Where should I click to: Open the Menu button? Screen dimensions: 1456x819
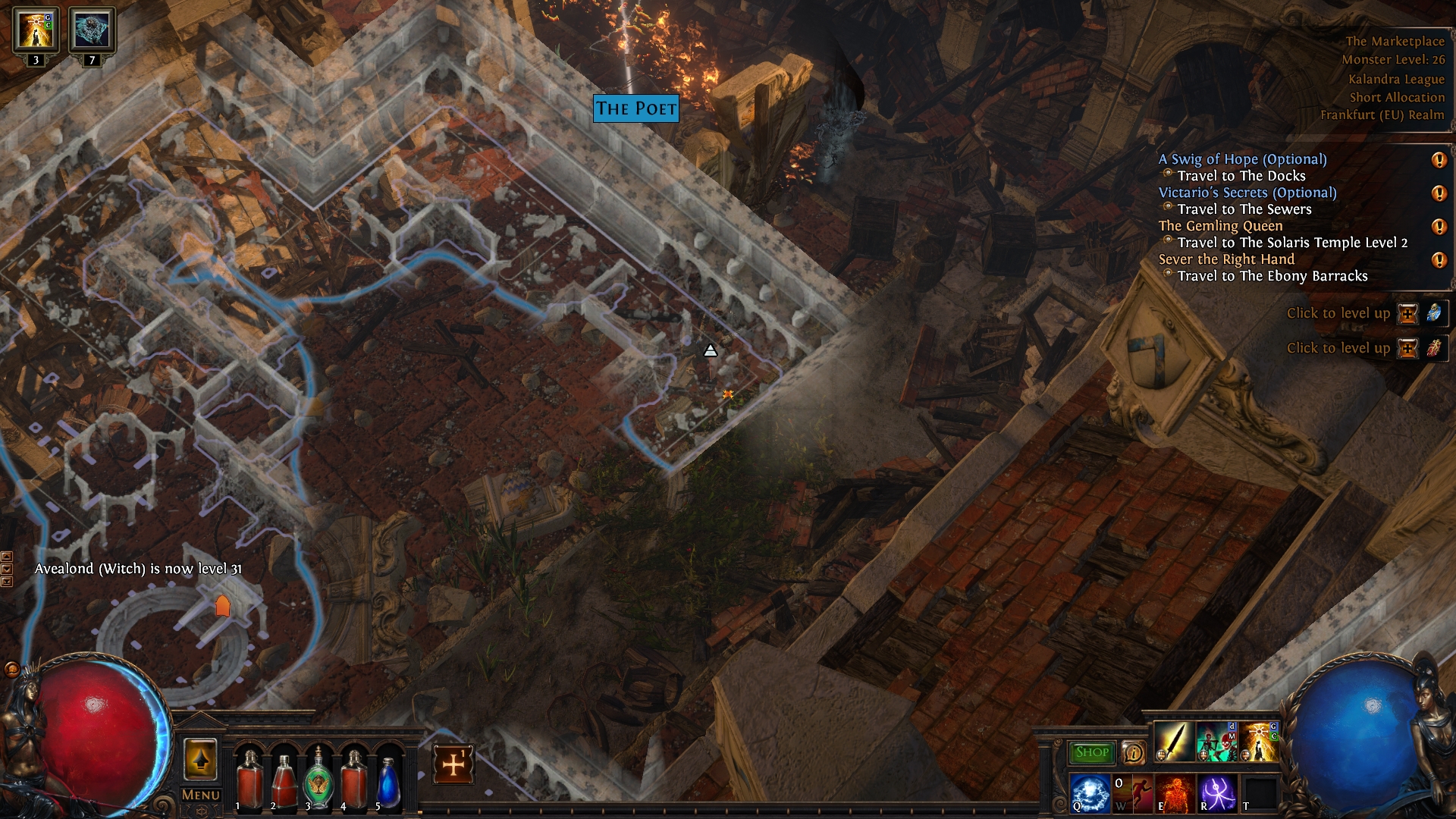201,795
